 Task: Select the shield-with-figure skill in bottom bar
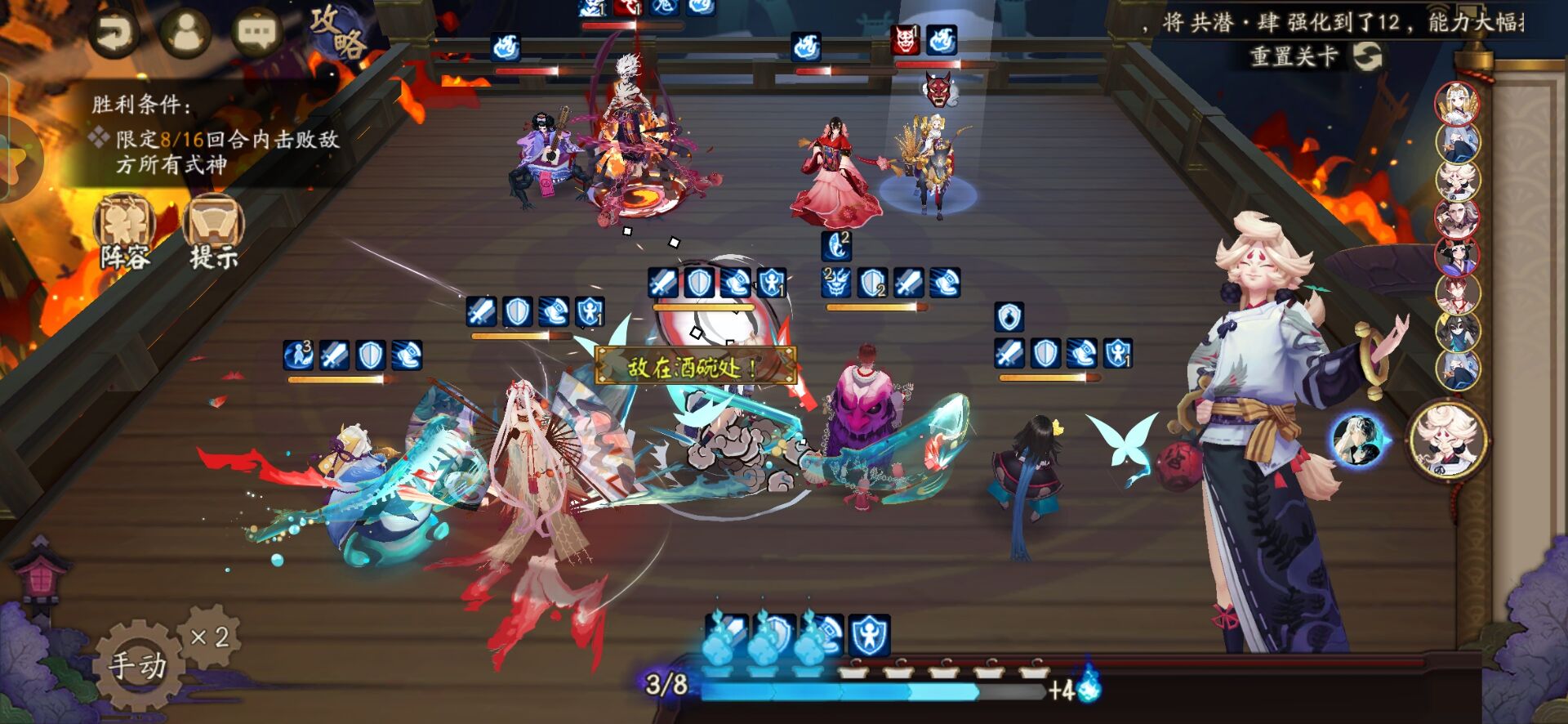pyautogui.click(x=869, y=636)
